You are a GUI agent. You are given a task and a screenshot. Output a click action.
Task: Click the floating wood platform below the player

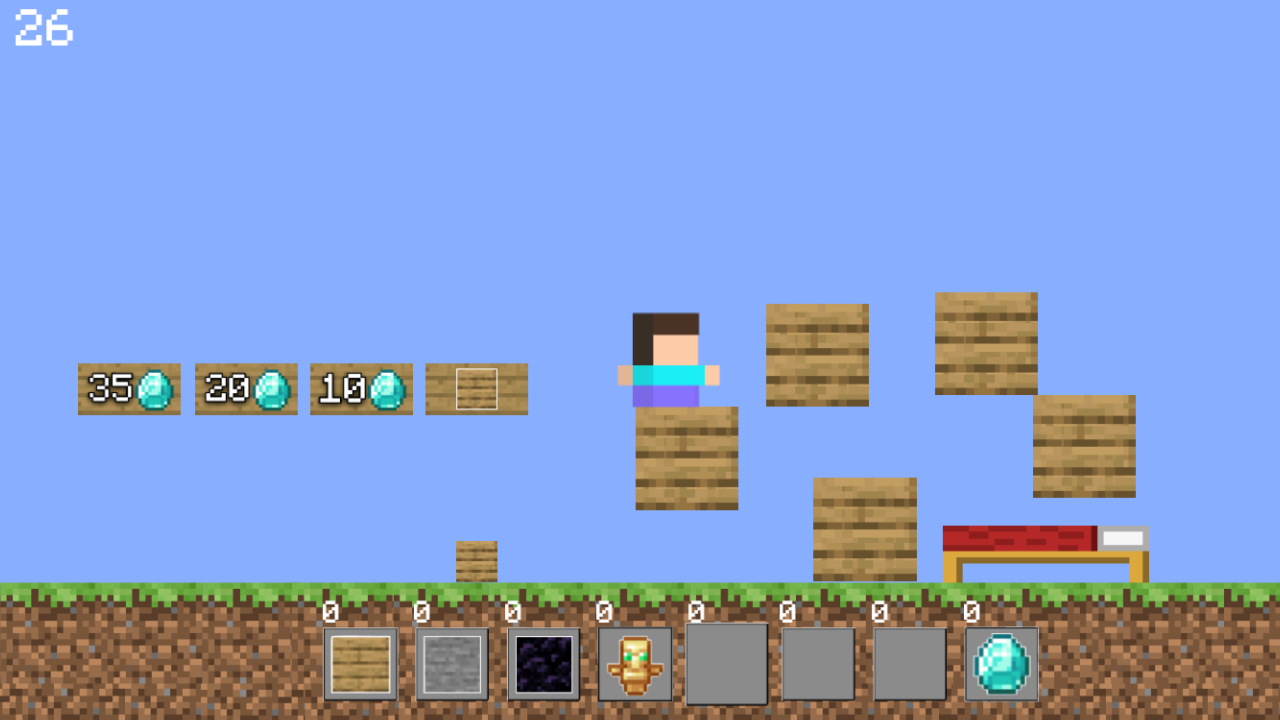click(x=687, y=458)
